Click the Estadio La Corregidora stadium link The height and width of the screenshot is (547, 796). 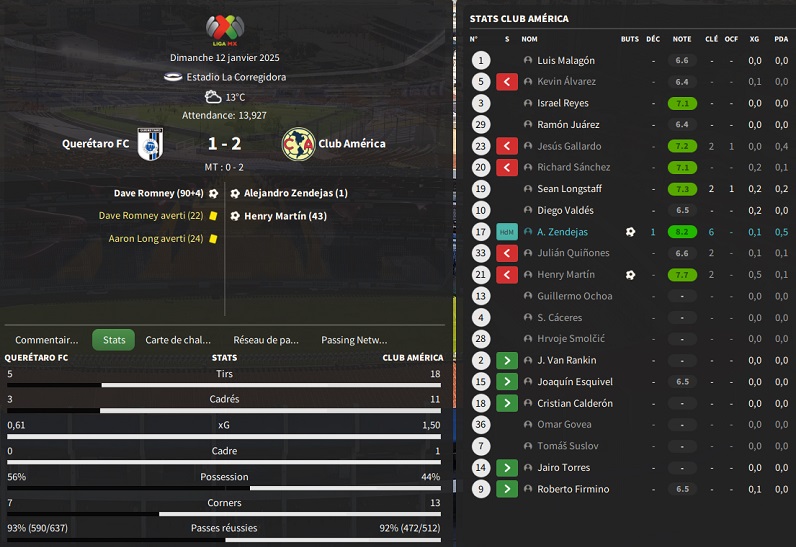click(239, 77)
